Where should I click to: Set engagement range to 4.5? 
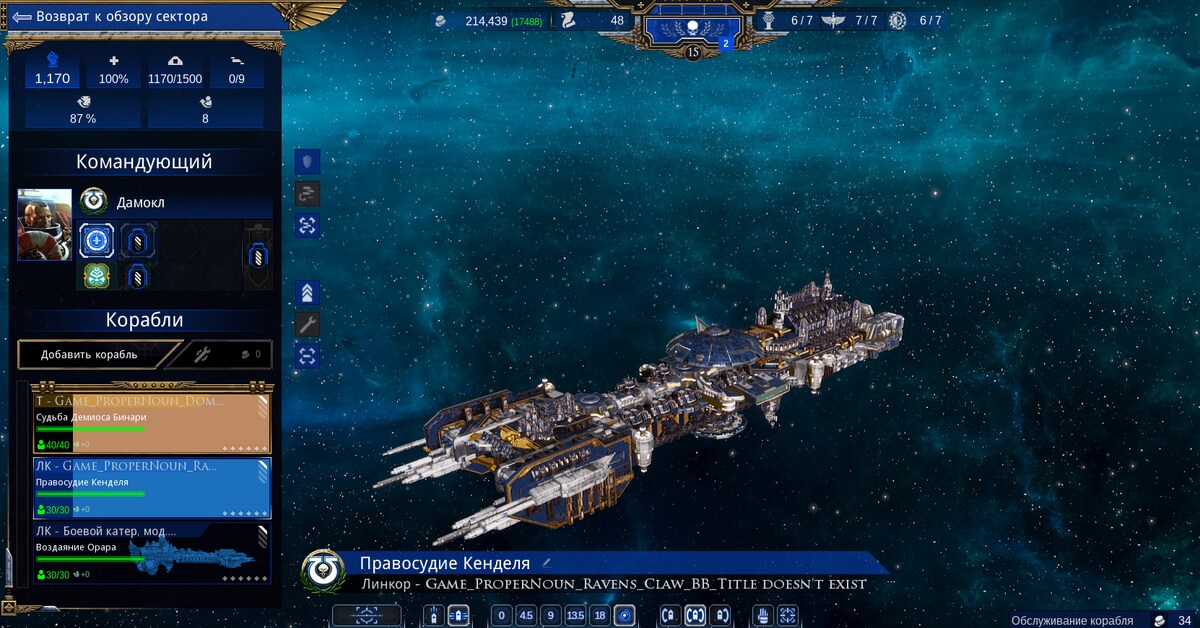click(x=526, y=615)
